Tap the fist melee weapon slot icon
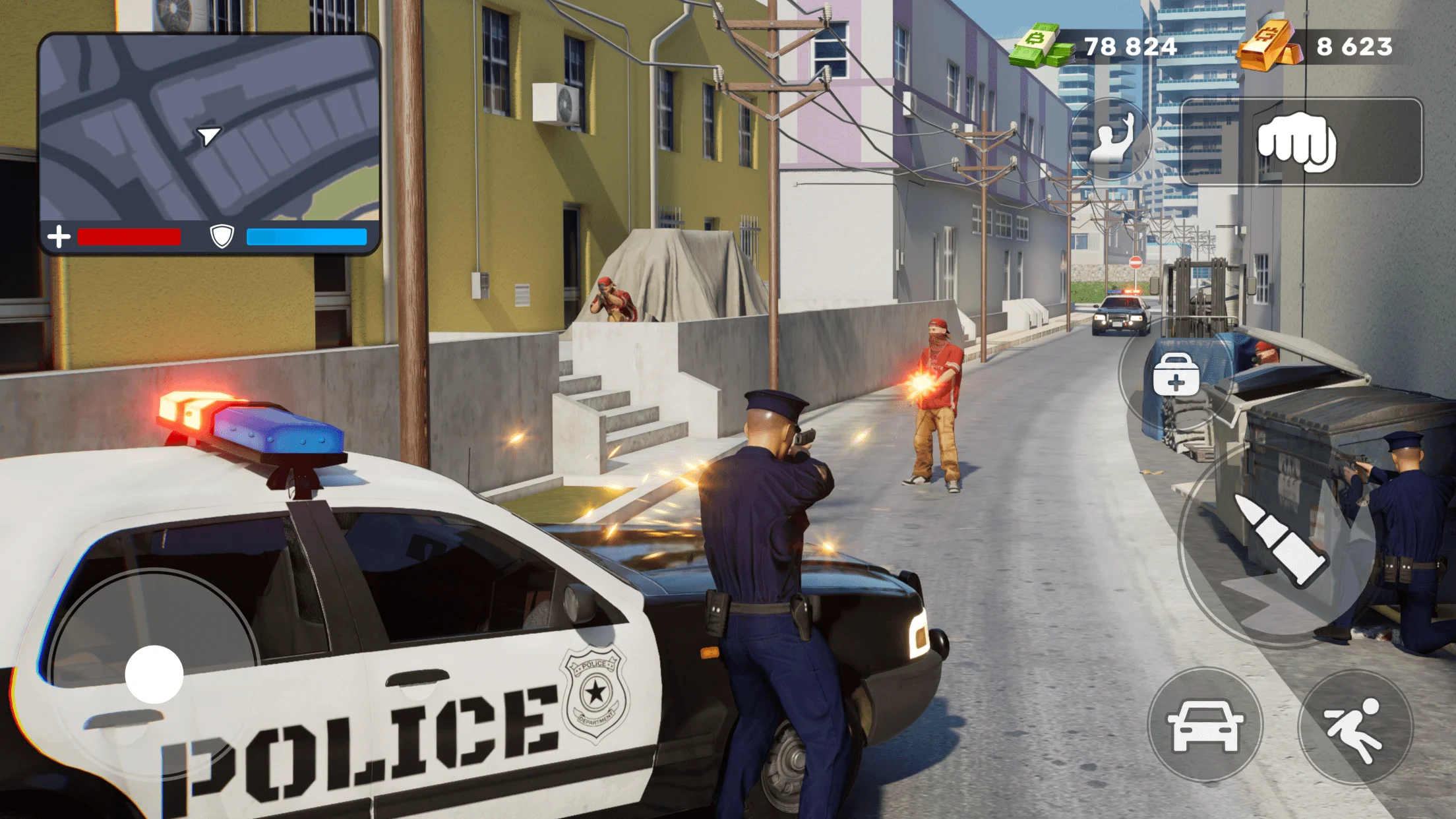Screen dimensions: 1456x819 point(1298,140)
